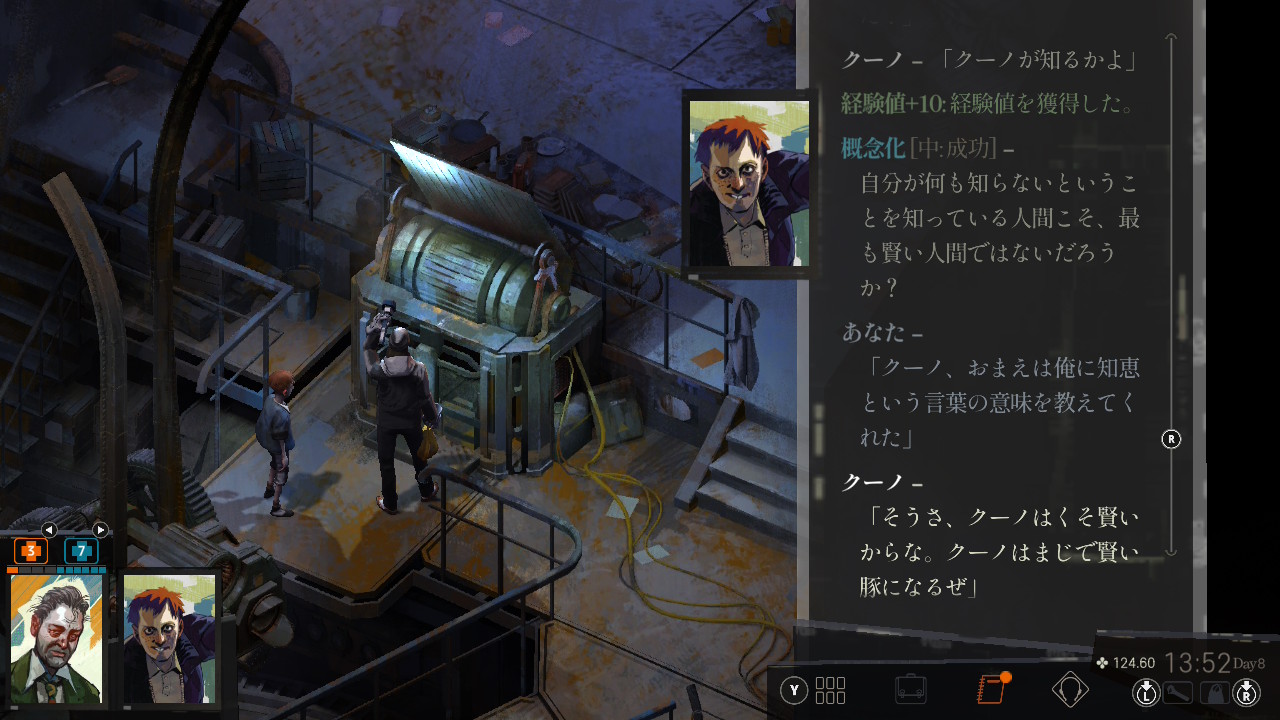The width and height of the screenshot is (1280, 720).
Task: Click the right arrow above the morale counter
Action: point(100,530)
